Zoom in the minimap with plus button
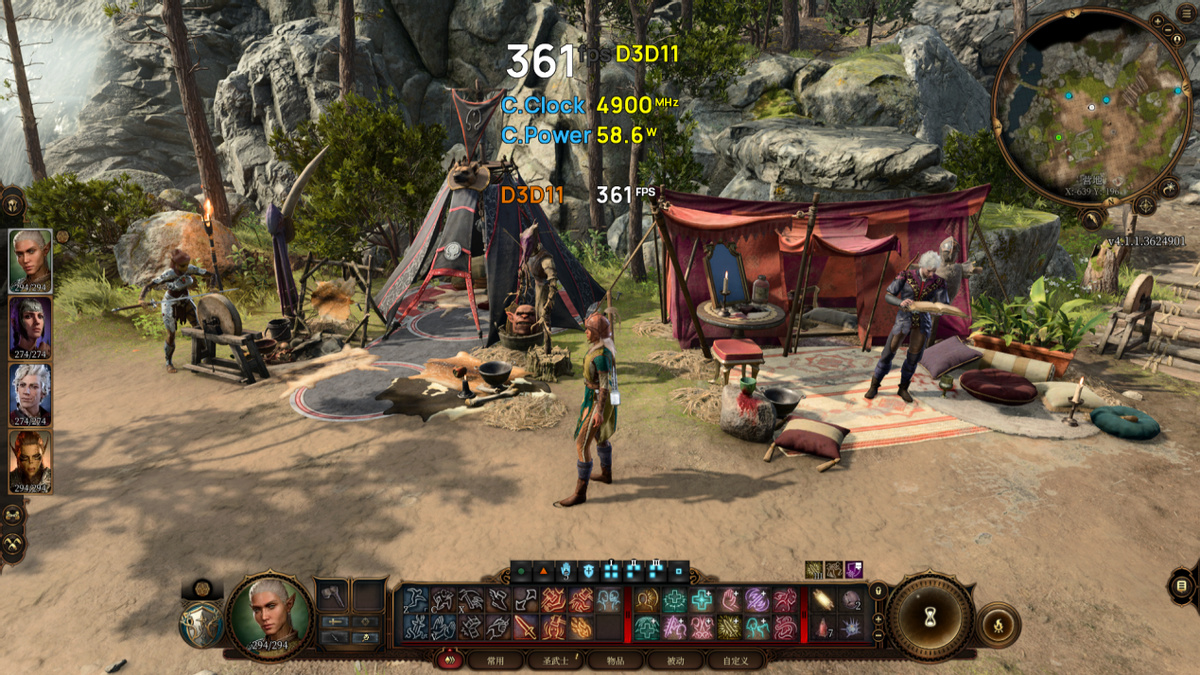 point(1157,20)
